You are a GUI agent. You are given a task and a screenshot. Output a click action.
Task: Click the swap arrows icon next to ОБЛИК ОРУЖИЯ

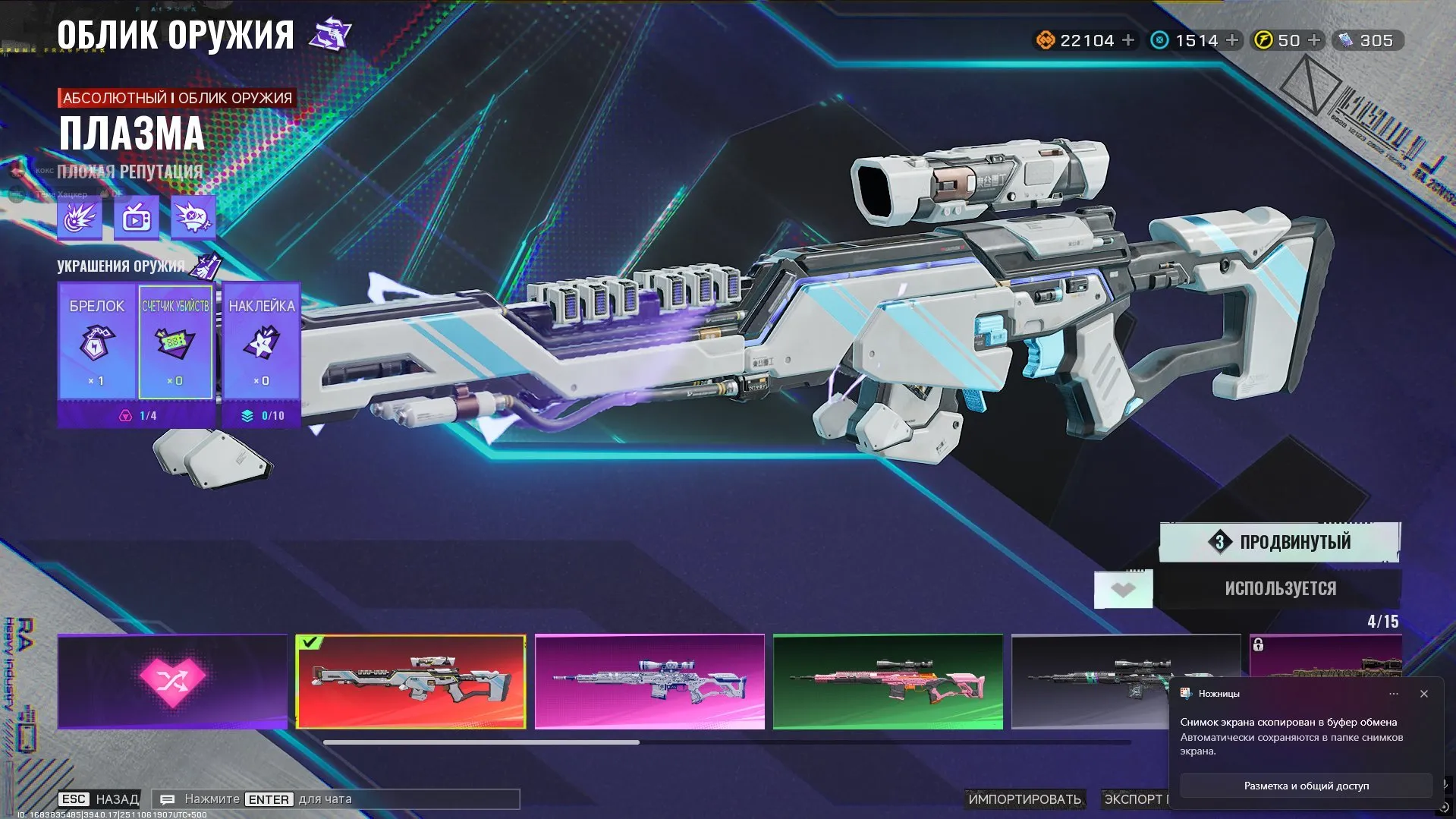coord(332,31)
